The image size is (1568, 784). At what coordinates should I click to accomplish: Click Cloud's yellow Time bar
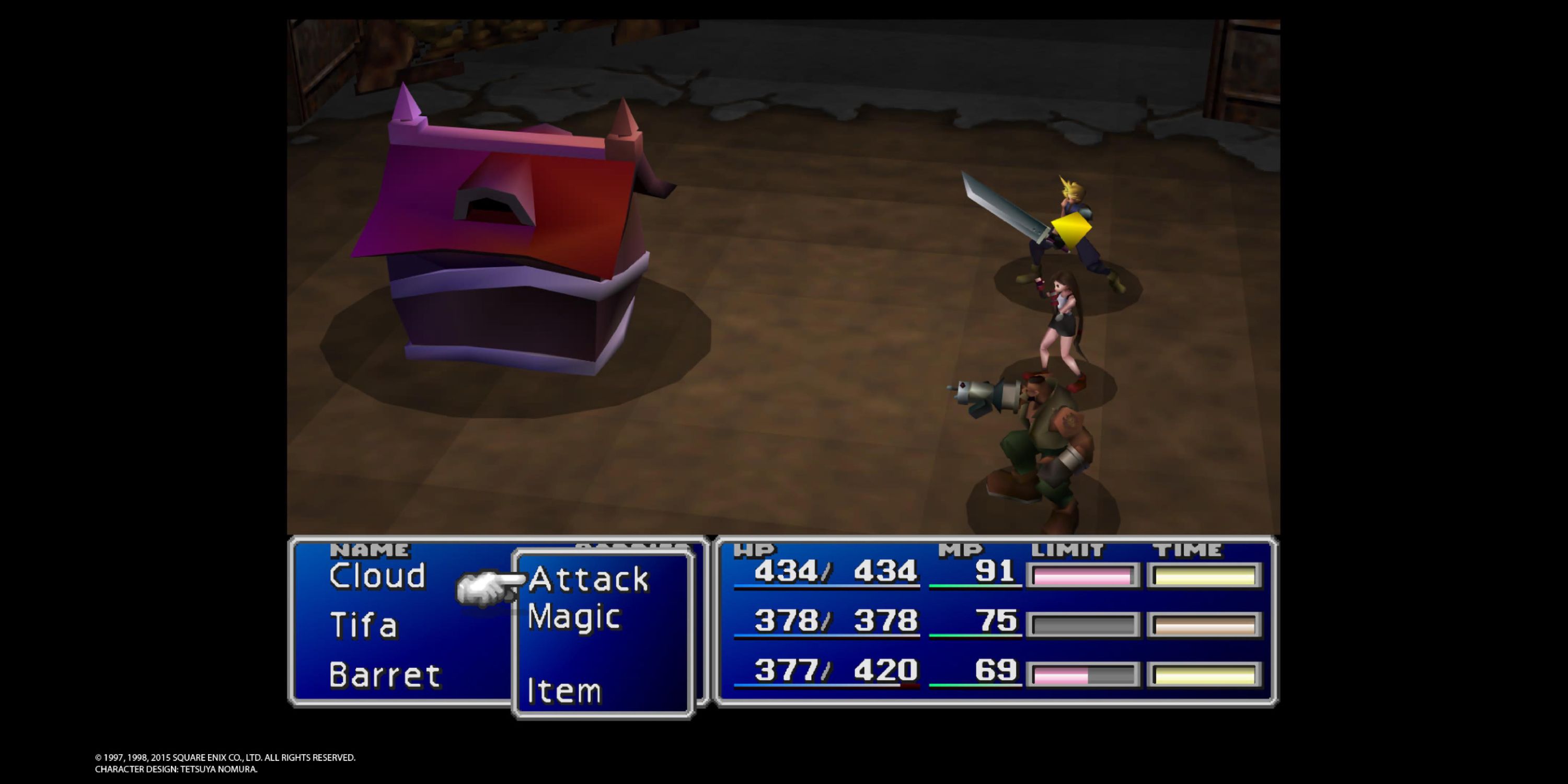tap(1202, 575)
